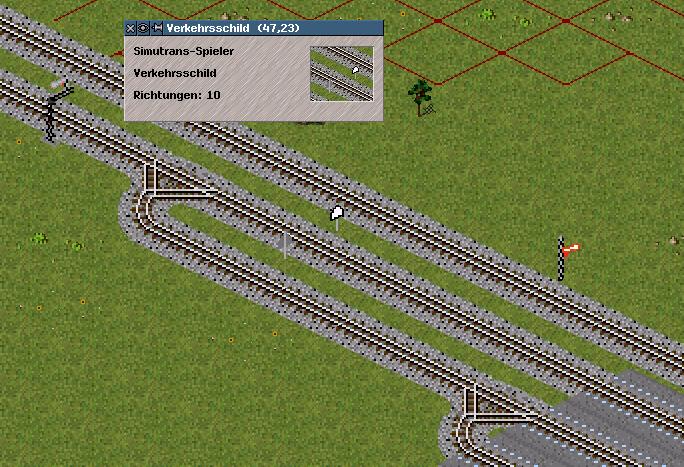
Task: Click the pin icon beside the eye
Action: click(156, 28)
